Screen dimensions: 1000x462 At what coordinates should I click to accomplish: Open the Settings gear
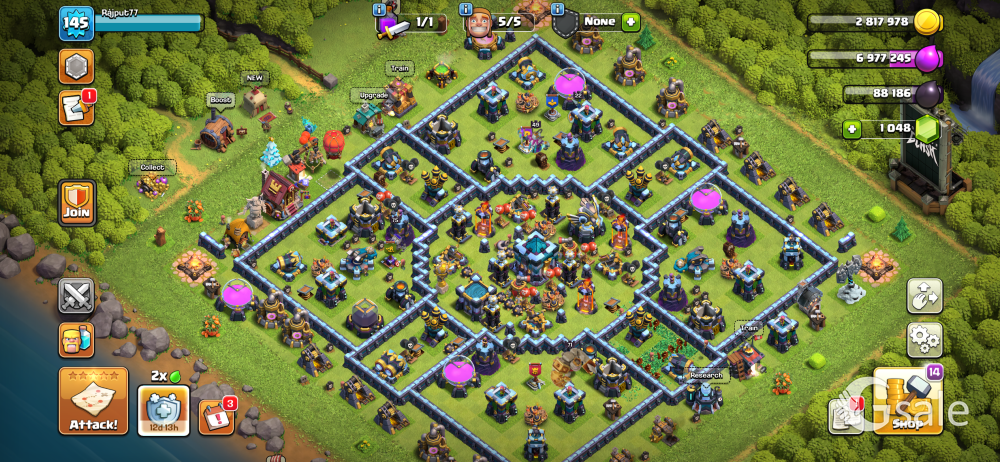[924, 340]
